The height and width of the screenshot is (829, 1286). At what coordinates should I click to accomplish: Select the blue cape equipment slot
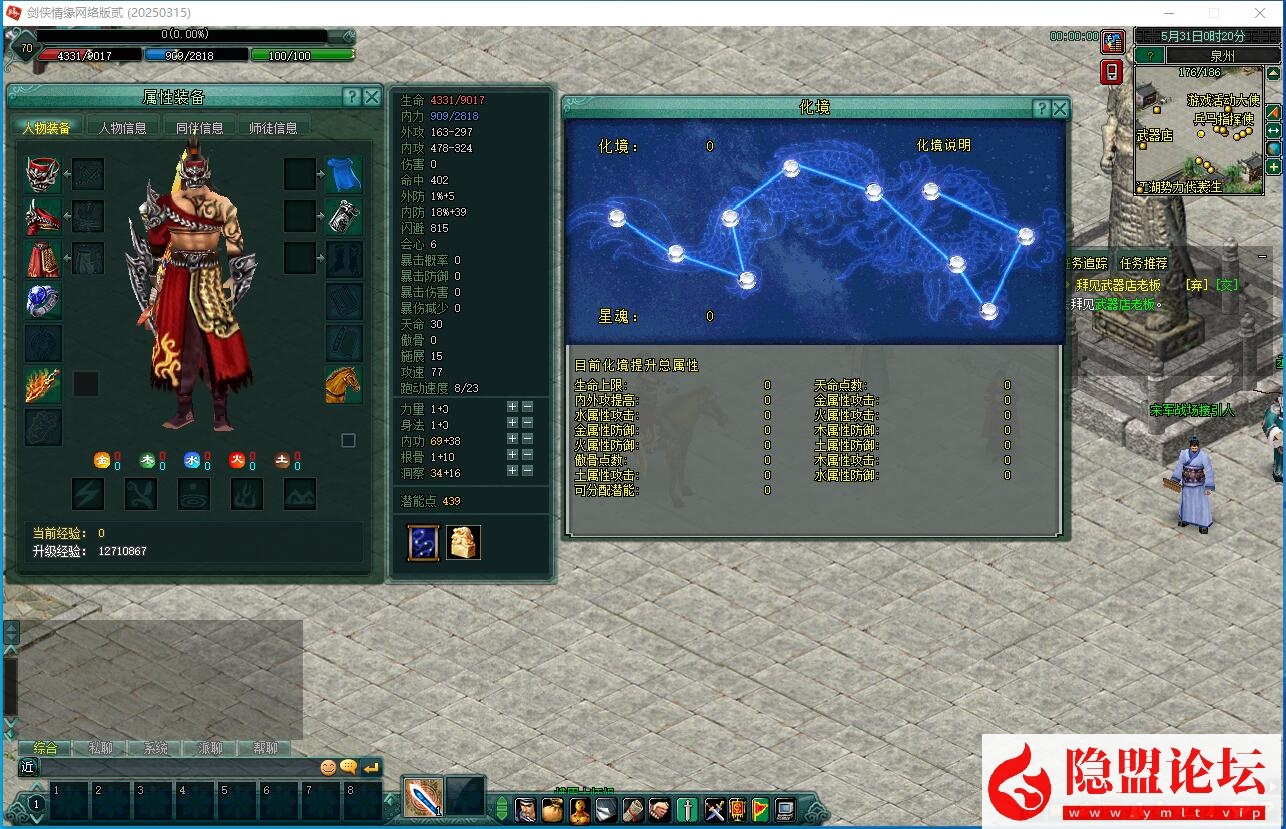point(343,174)
